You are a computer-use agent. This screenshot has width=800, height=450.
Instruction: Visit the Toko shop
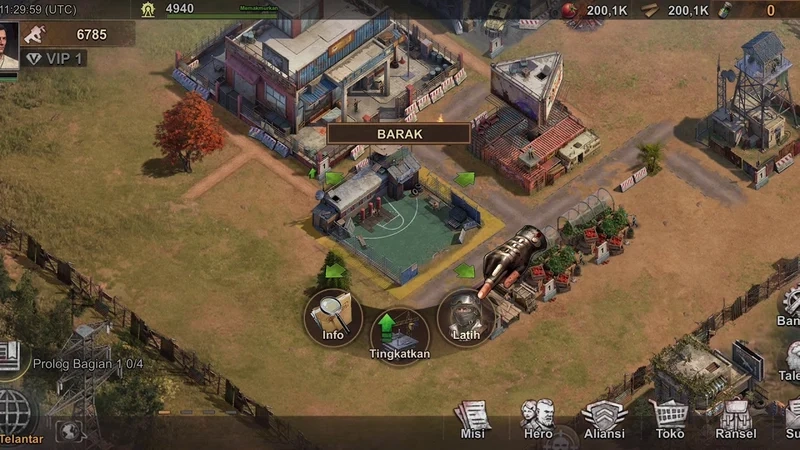[669, 418]
